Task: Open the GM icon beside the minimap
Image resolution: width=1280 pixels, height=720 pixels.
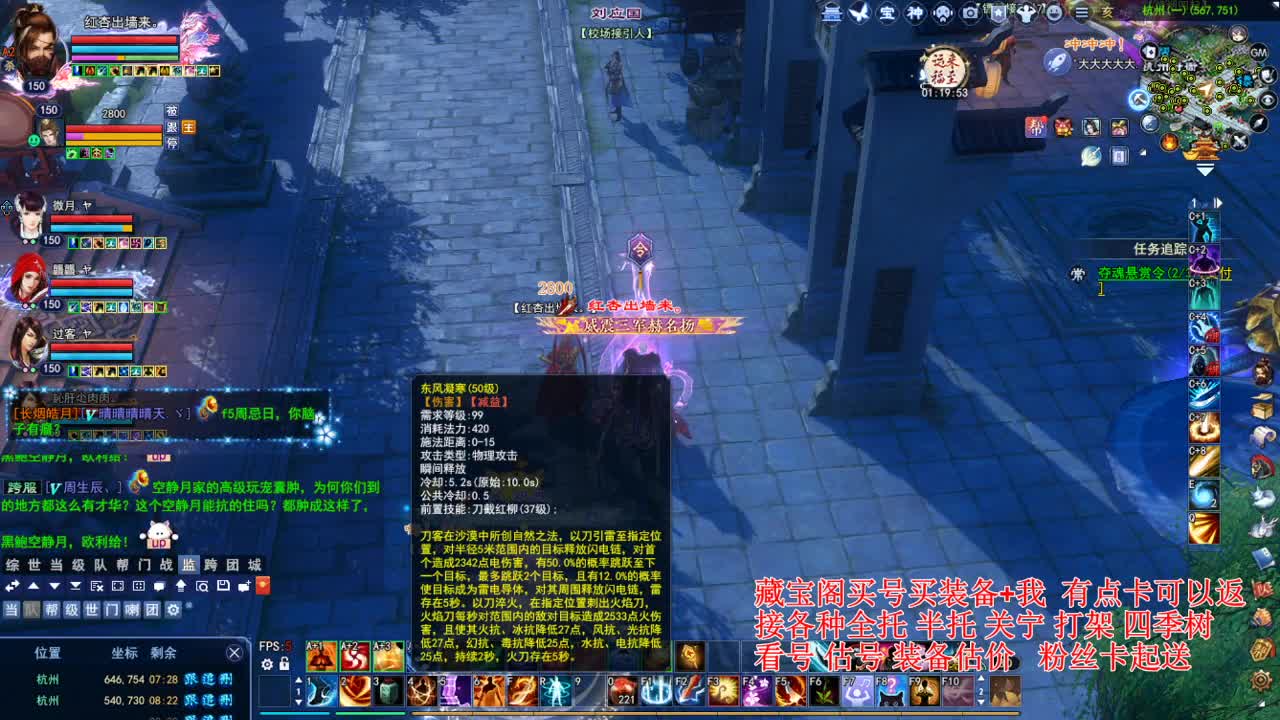Action: [1259, 52]
